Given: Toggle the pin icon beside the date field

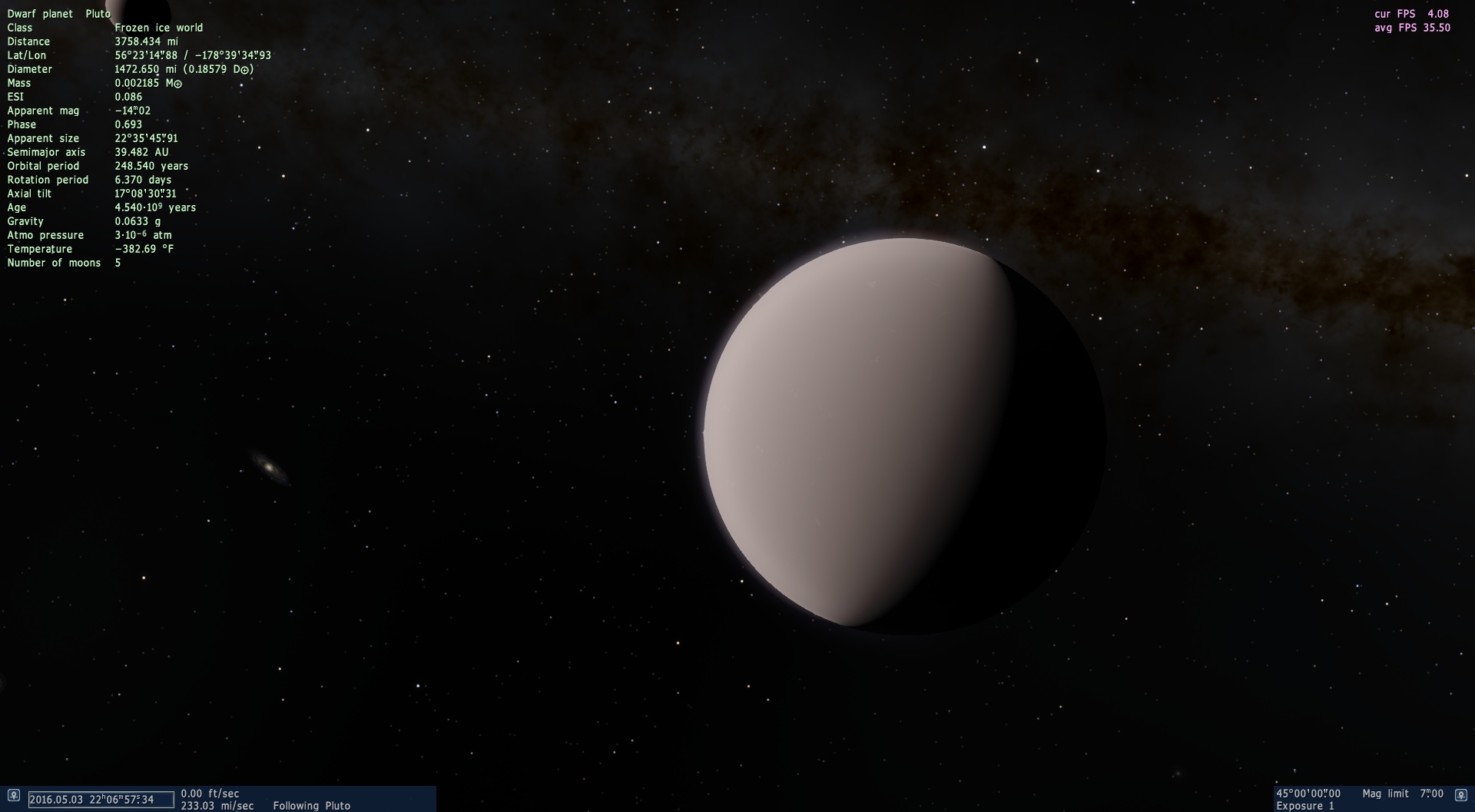Looking at the screenshot, I should point(13,796).
